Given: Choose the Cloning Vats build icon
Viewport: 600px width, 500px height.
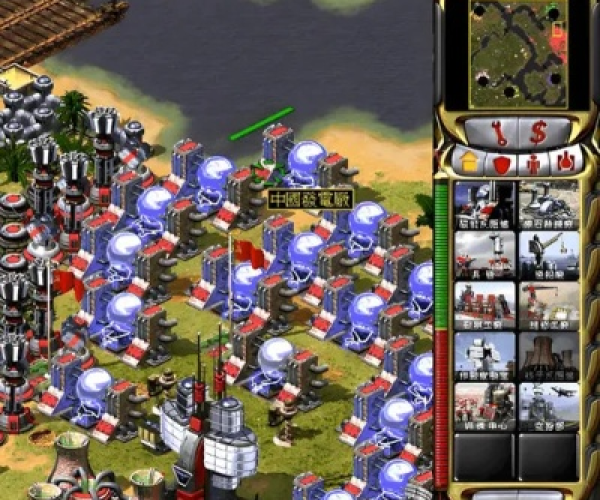Looking at the screenshot, I should click(485, 406).
